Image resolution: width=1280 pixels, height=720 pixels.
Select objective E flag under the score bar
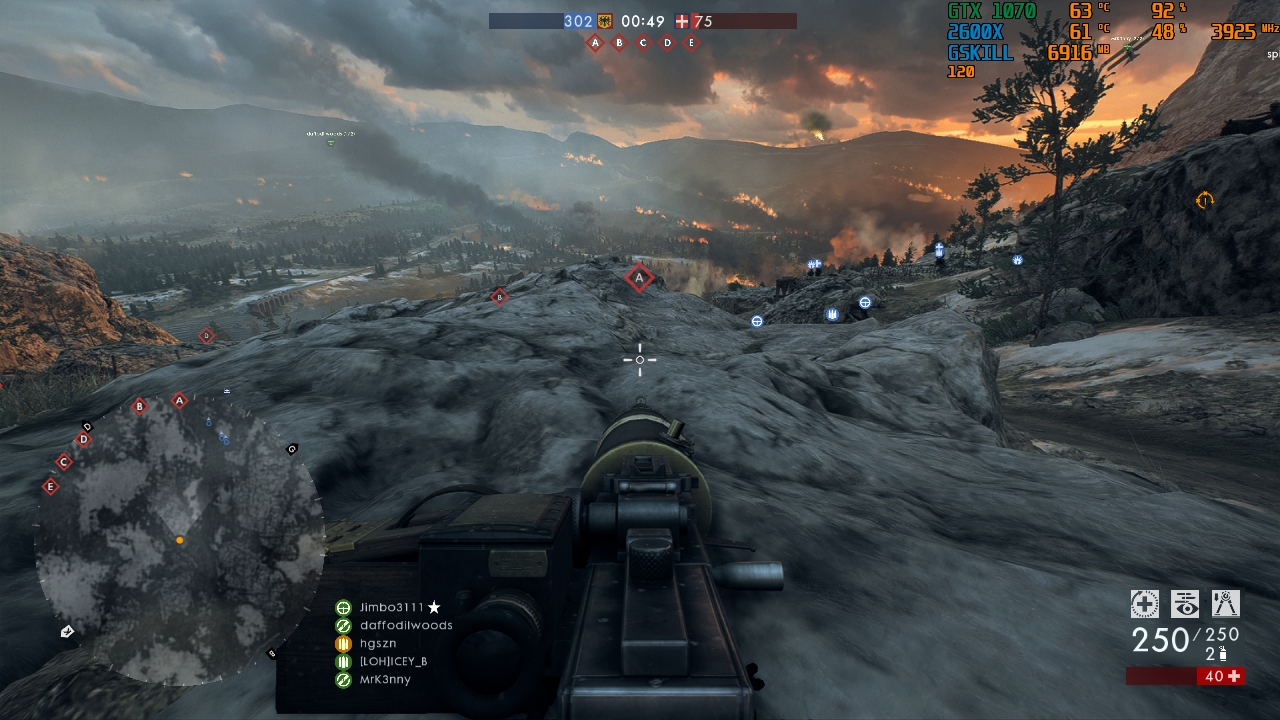(691, 43)
